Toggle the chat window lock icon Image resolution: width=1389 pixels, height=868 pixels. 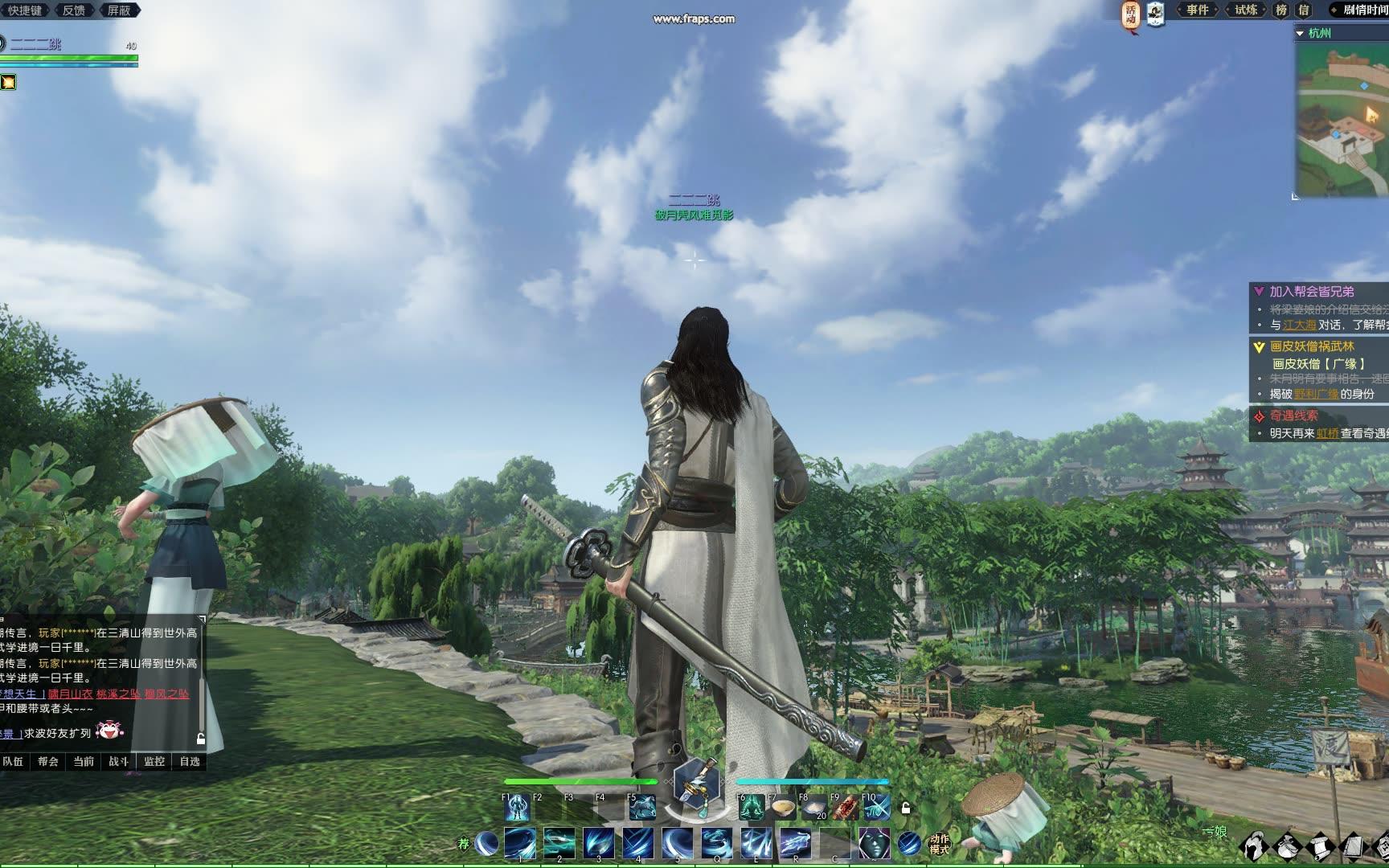201,739
